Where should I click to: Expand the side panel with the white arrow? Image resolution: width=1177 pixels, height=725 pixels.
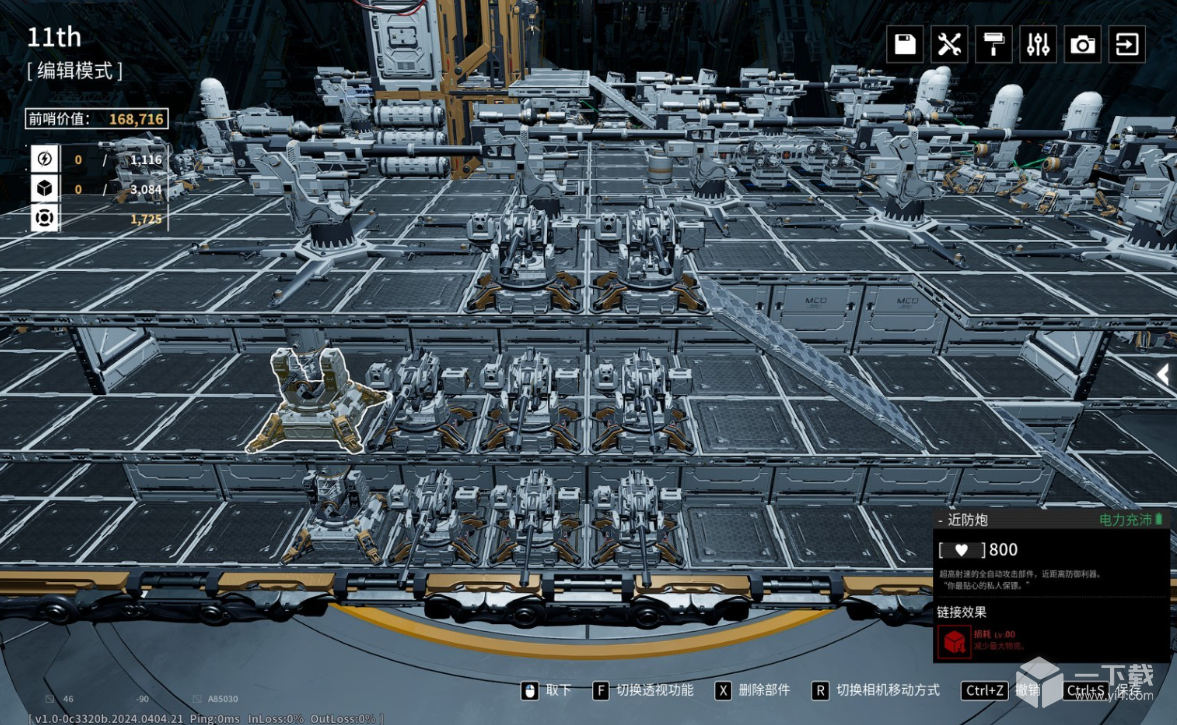tap(1163, 374)
